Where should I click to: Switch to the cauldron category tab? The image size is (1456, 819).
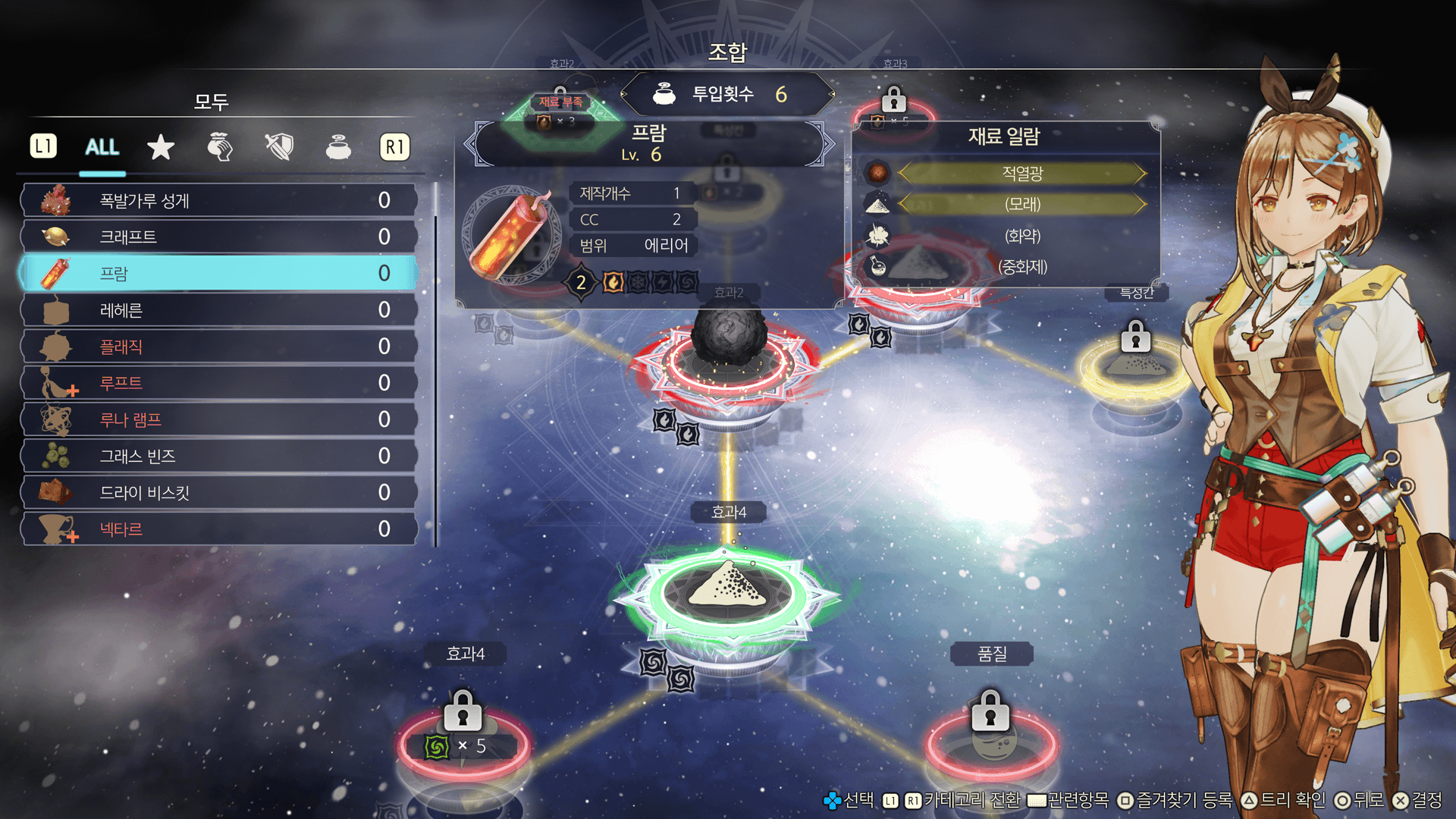click(338, 146)
